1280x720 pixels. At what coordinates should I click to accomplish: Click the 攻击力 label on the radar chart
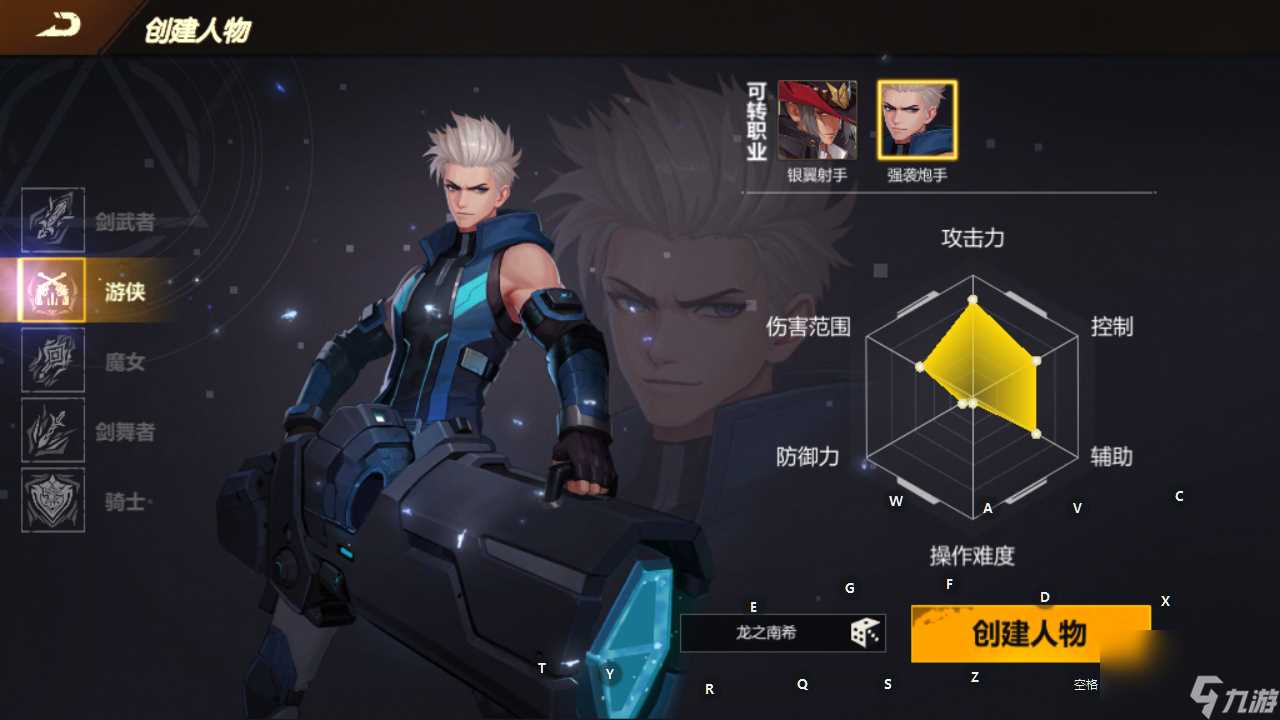tap(971, 239)
